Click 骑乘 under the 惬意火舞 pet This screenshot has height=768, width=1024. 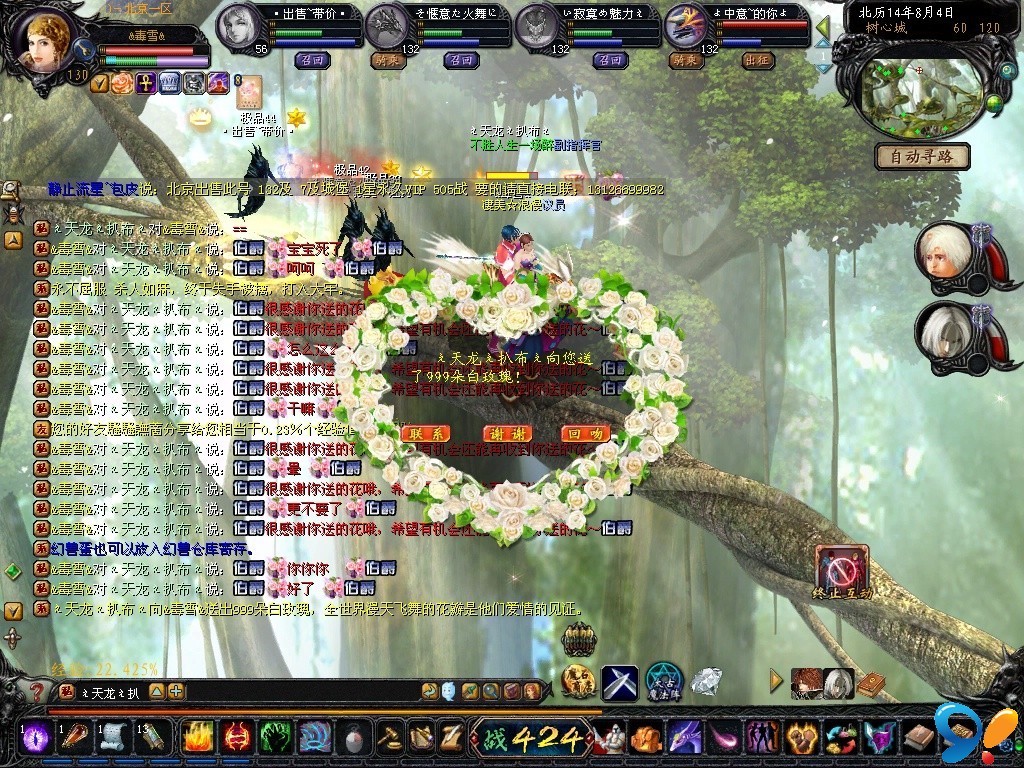point(387,60)
